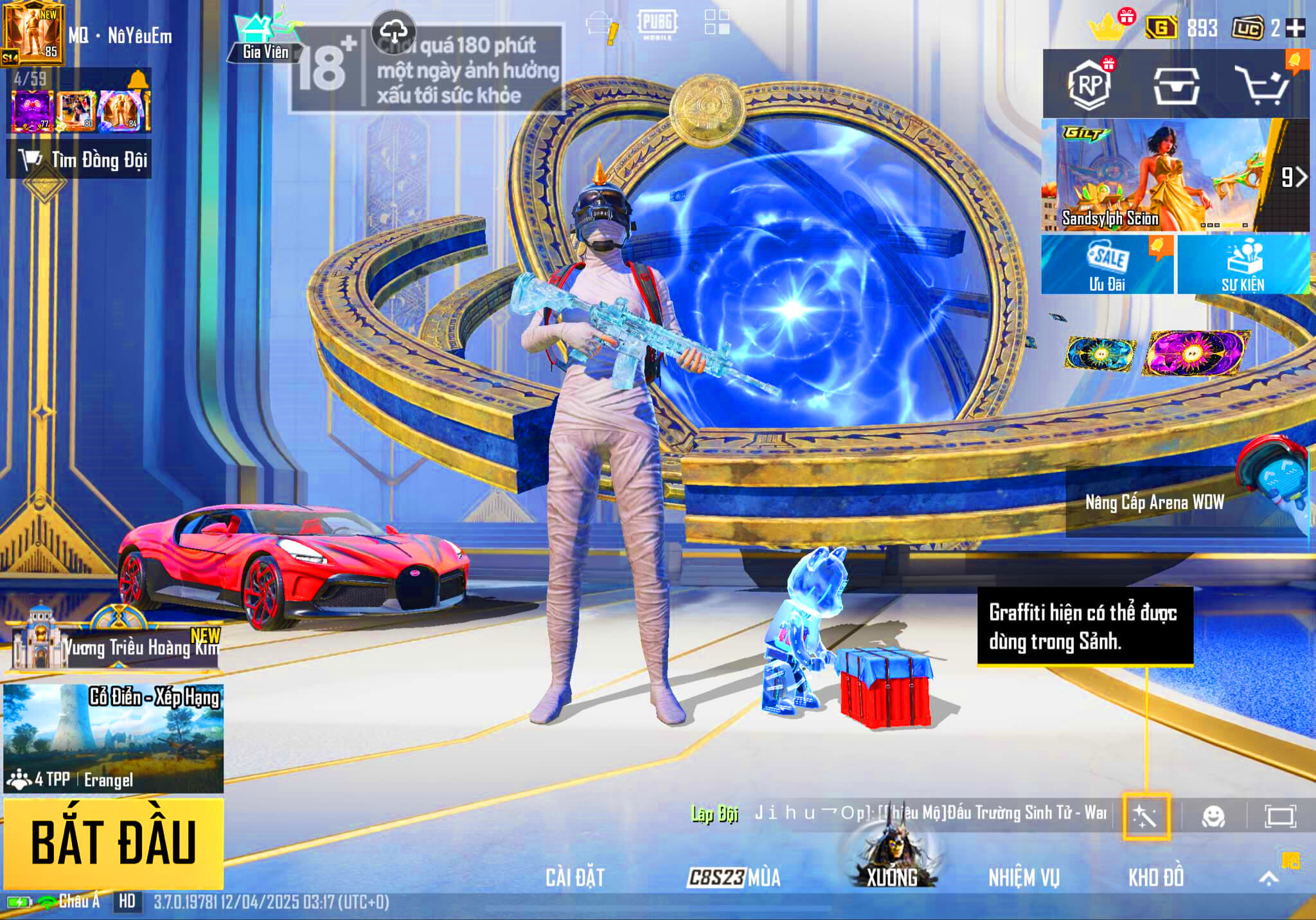Open the SỰ KIỆN events page
The height and width of the screenshot is (920, 1316).
(1243, 264)
